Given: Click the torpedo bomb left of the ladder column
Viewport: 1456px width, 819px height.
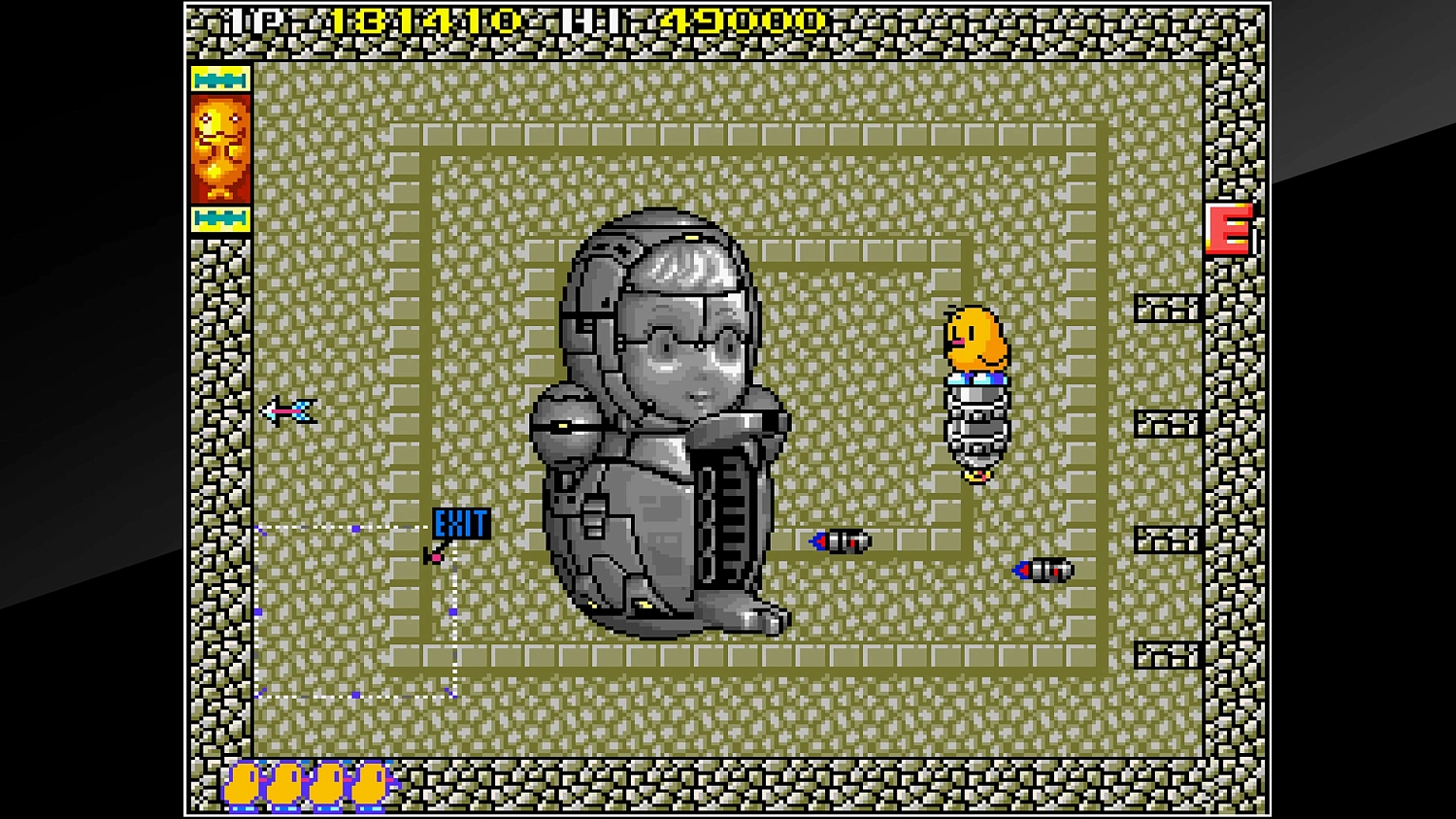Looking at the screenshot, I should 841,541.
